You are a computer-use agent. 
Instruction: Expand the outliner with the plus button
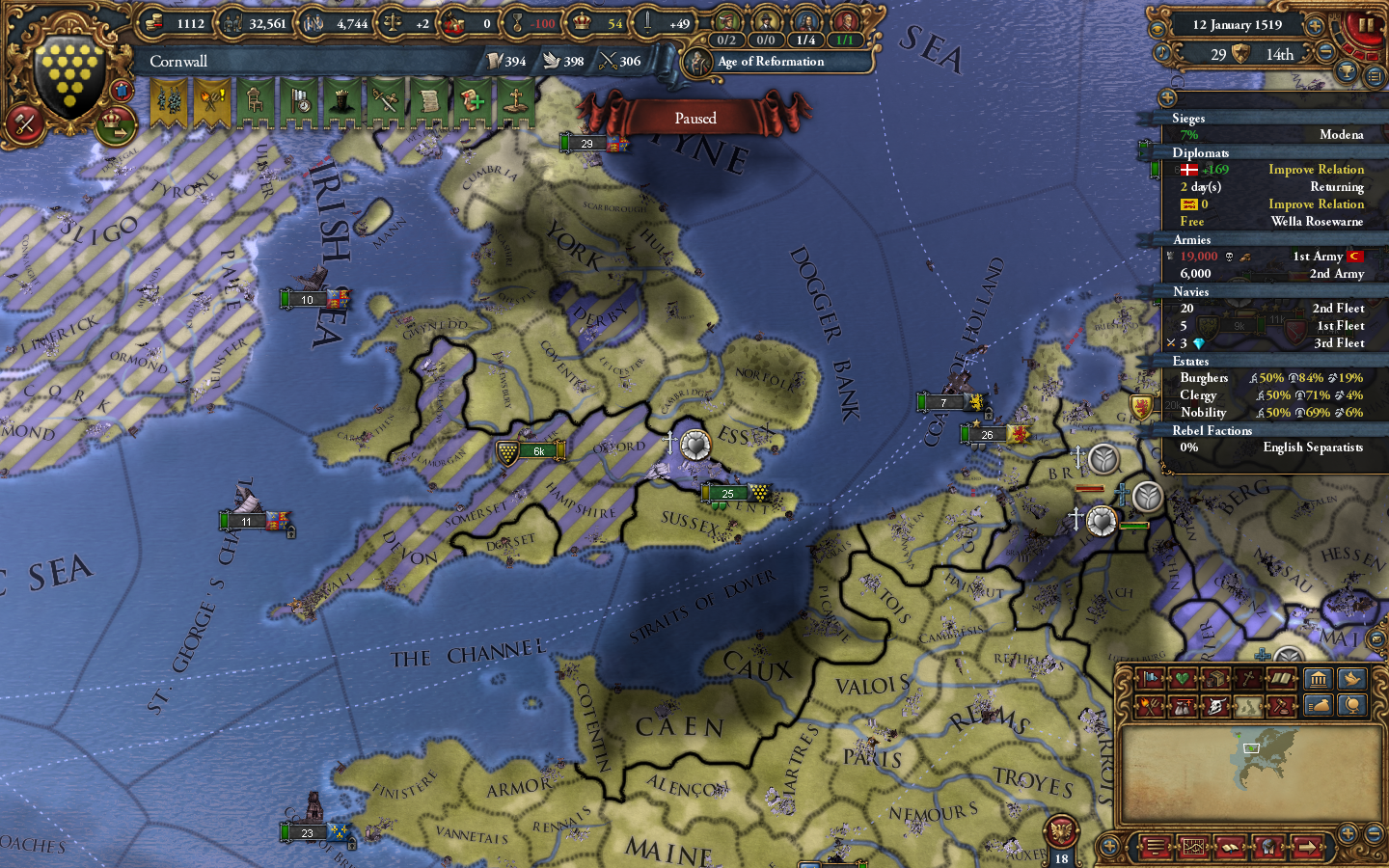1168,96
